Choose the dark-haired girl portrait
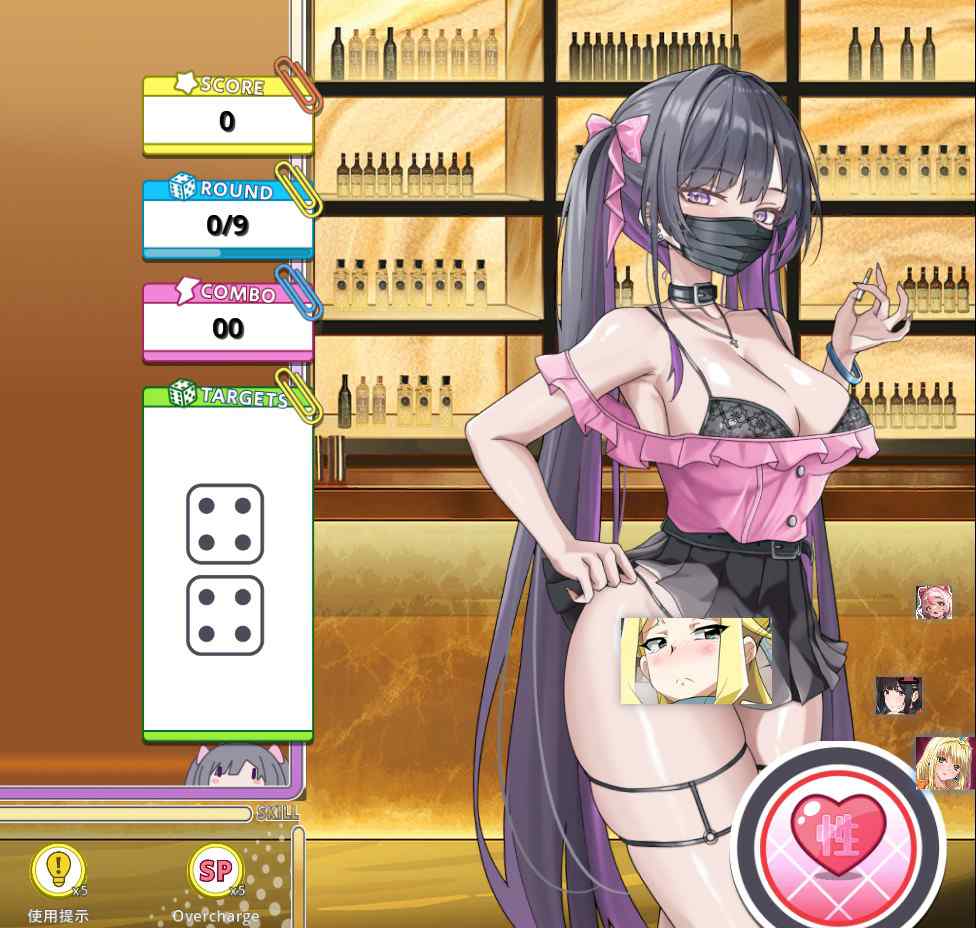The height and width of the screenshot is (928, 976). click(x=898, y=695)
